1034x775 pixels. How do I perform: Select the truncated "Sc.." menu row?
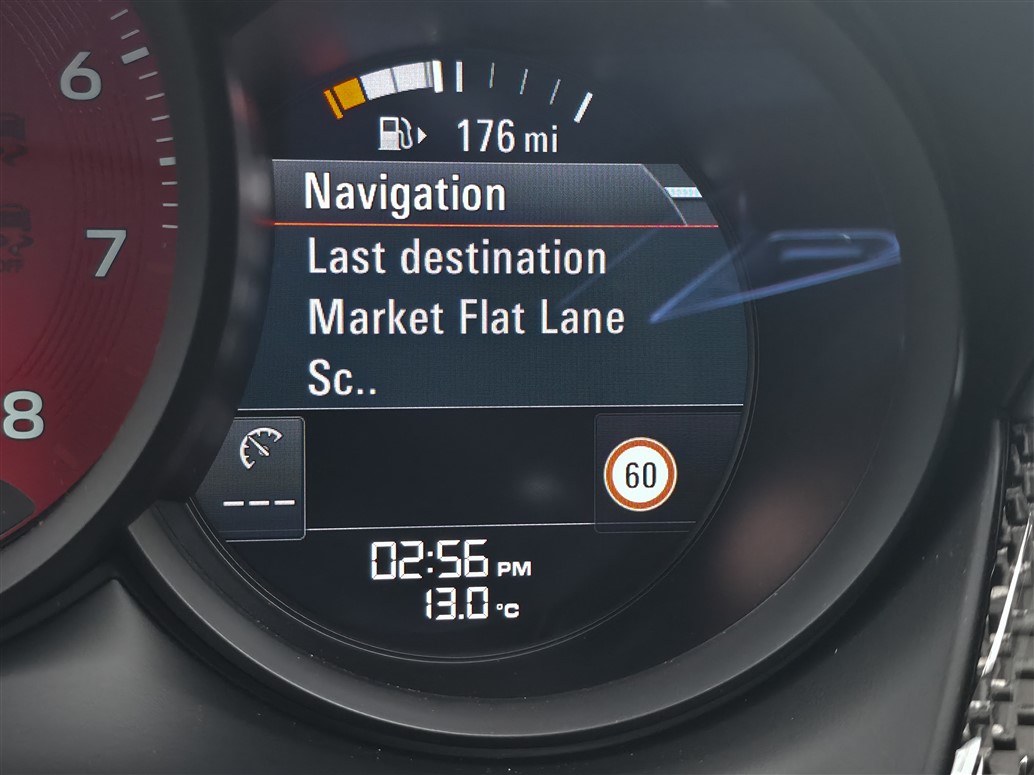coord(342,381)
